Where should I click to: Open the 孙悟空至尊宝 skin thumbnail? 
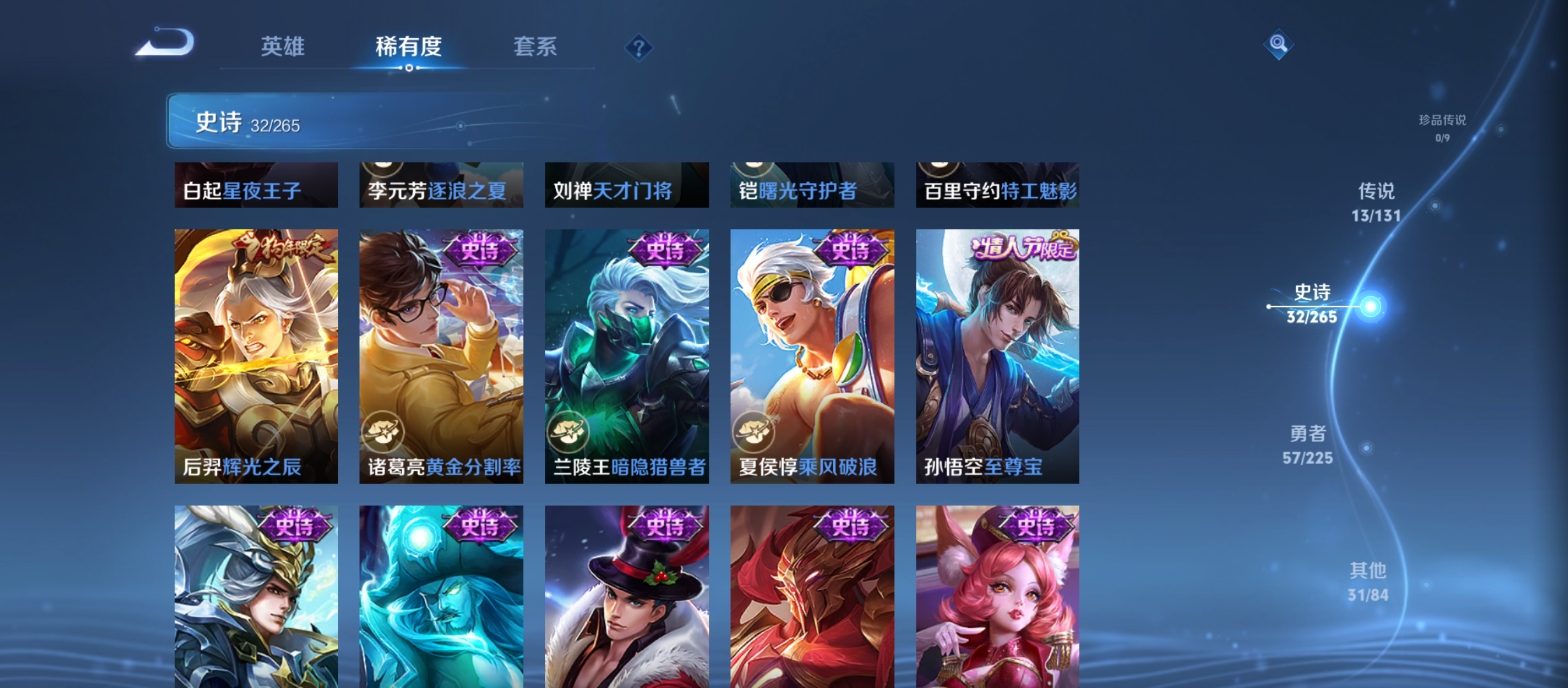coord(998,357)
